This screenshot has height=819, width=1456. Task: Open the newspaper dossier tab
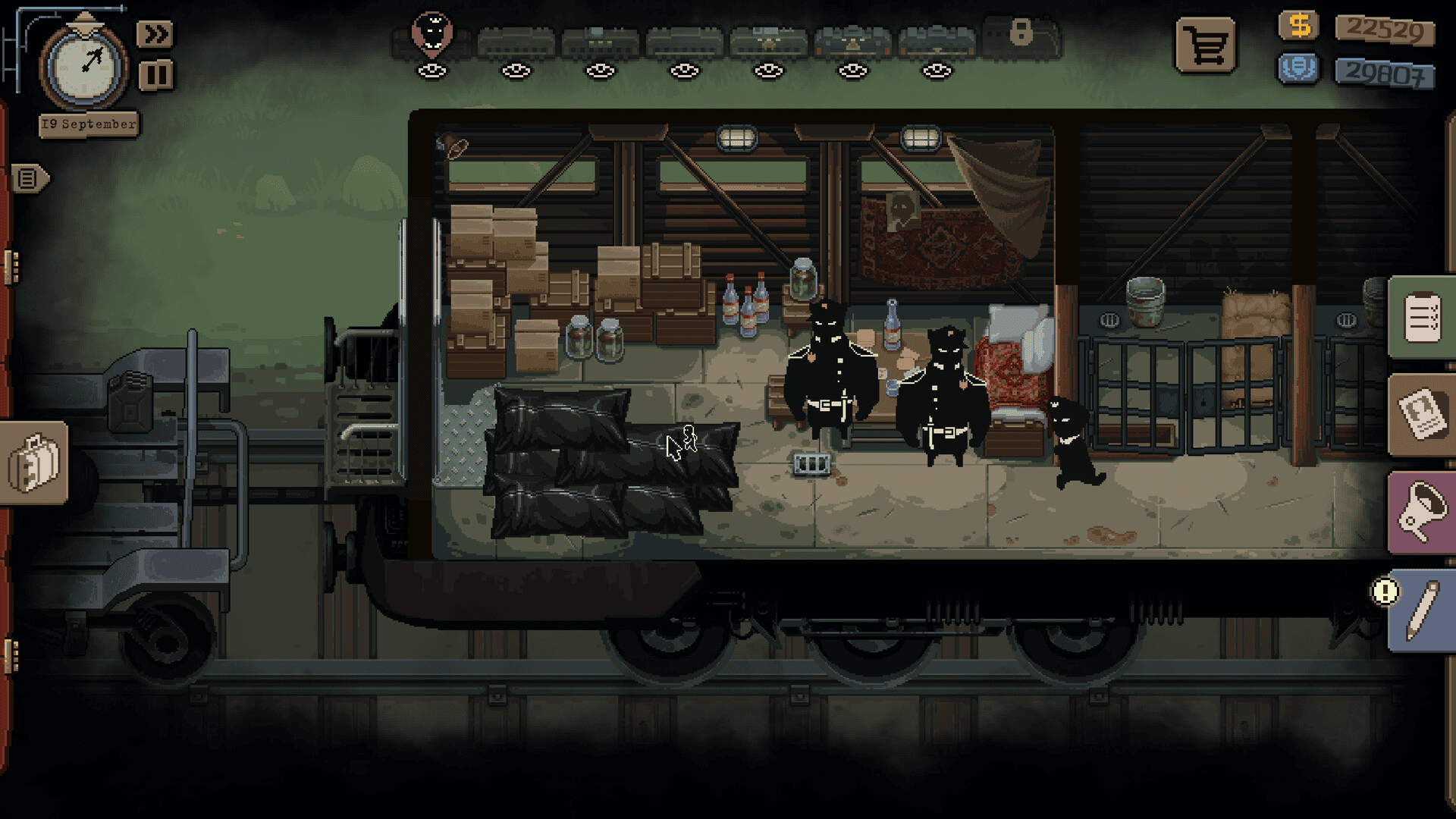coord(1422,414)
